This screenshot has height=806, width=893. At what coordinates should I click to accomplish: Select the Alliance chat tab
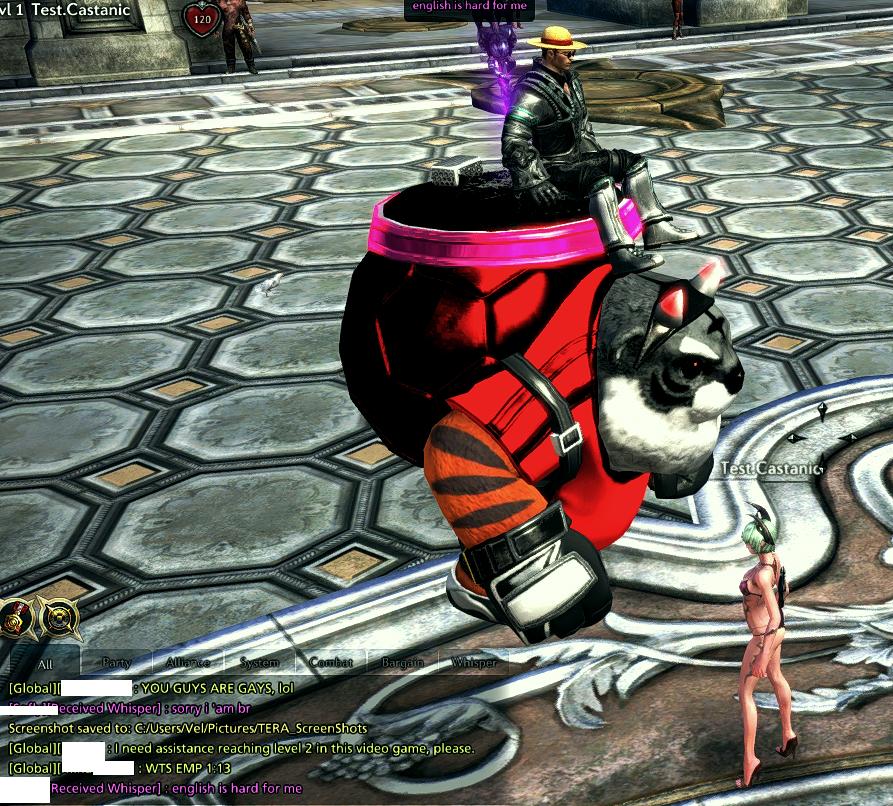[x=188, y=663]
